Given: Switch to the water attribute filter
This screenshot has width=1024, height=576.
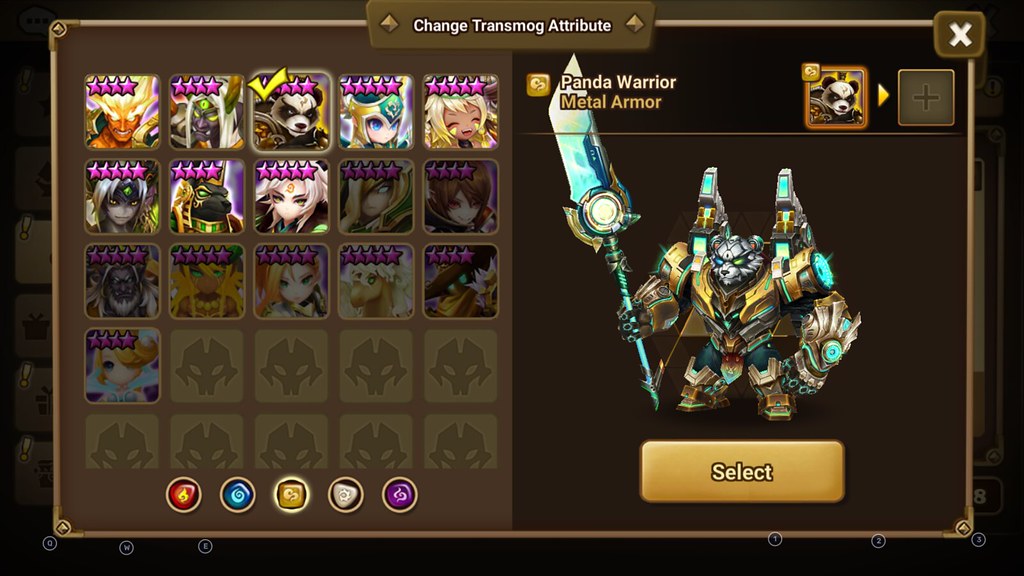Looking at the screenshot, I should coord(238,494).
